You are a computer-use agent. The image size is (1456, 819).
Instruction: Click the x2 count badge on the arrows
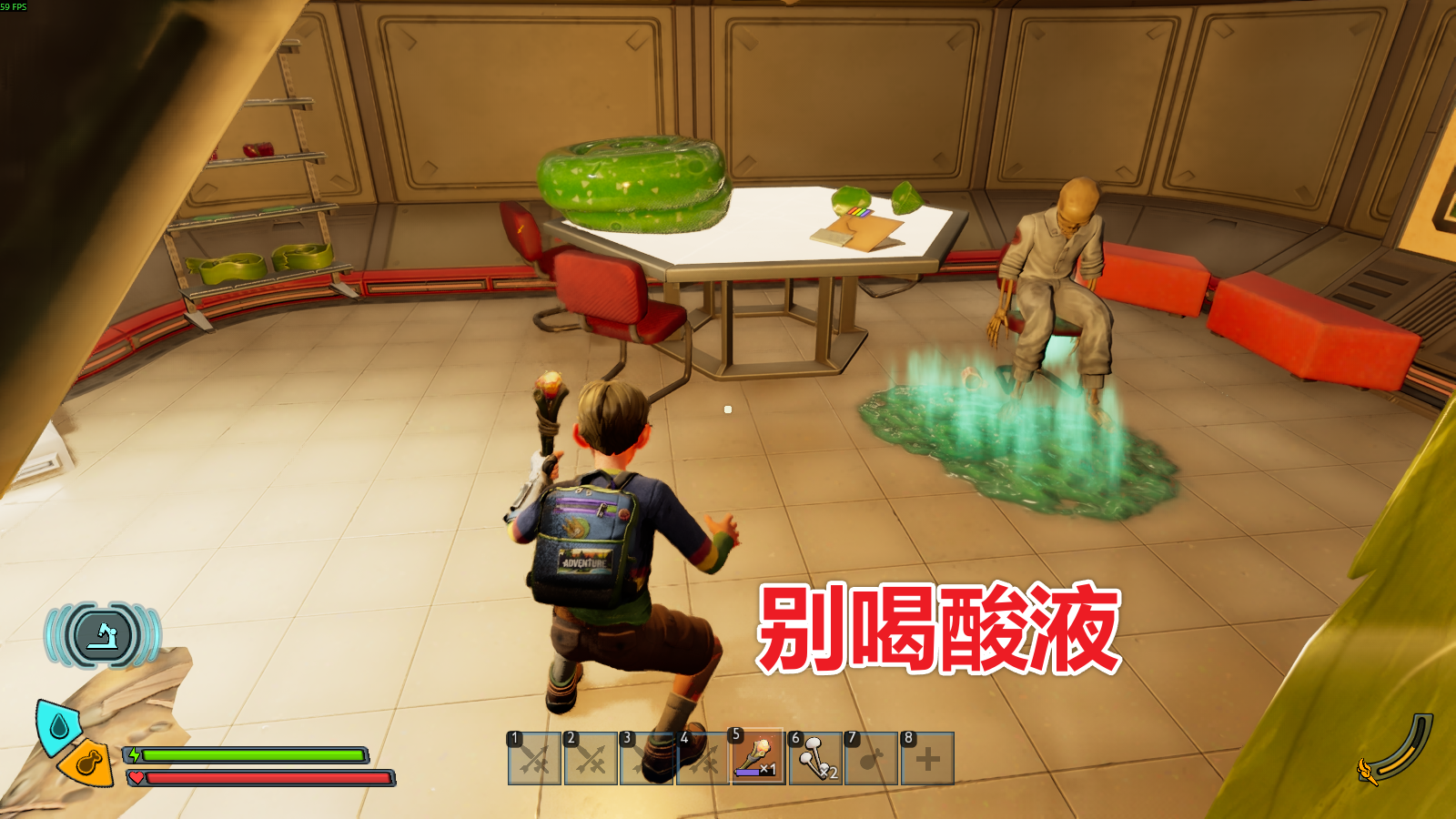pos(827,772)
